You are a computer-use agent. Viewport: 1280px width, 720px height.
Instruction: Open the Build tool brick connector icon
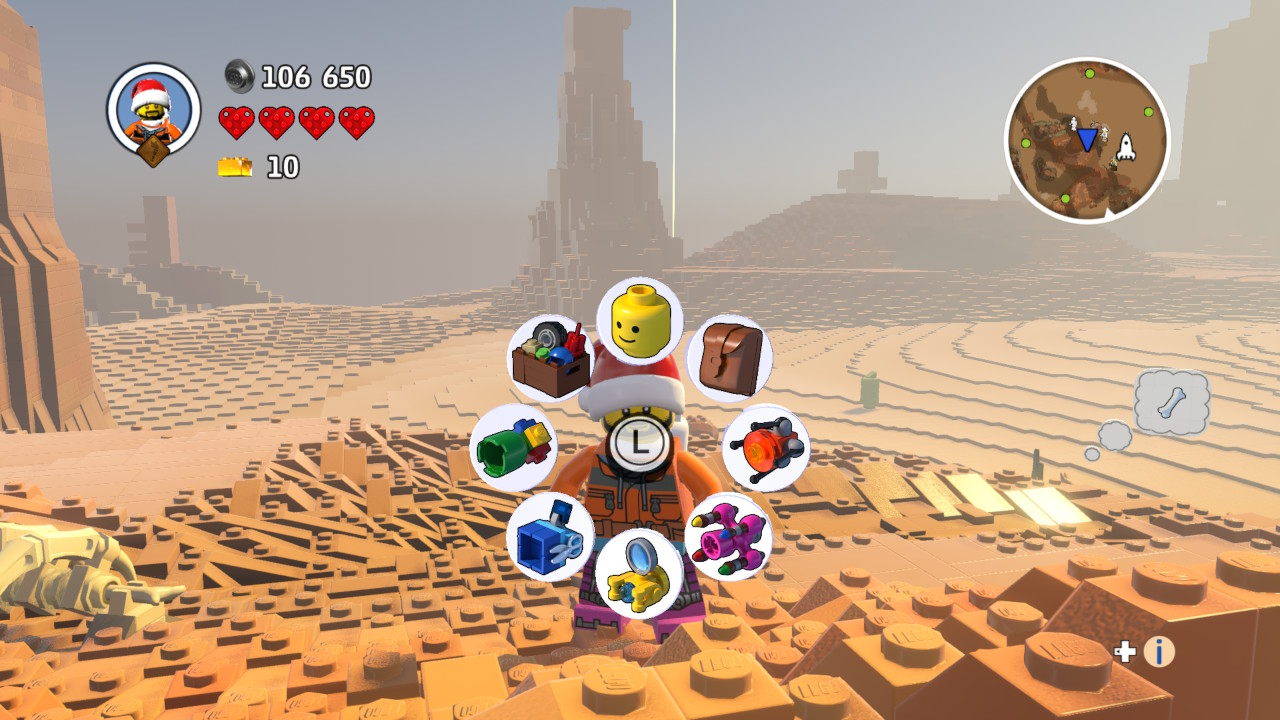(519, 446)
